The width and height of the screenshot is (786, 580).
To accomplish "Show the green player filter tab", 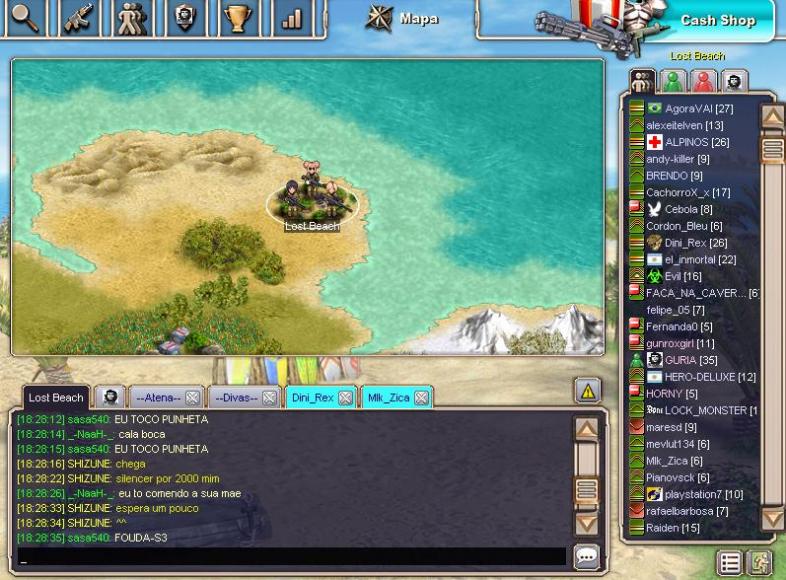I will (674, 81).
